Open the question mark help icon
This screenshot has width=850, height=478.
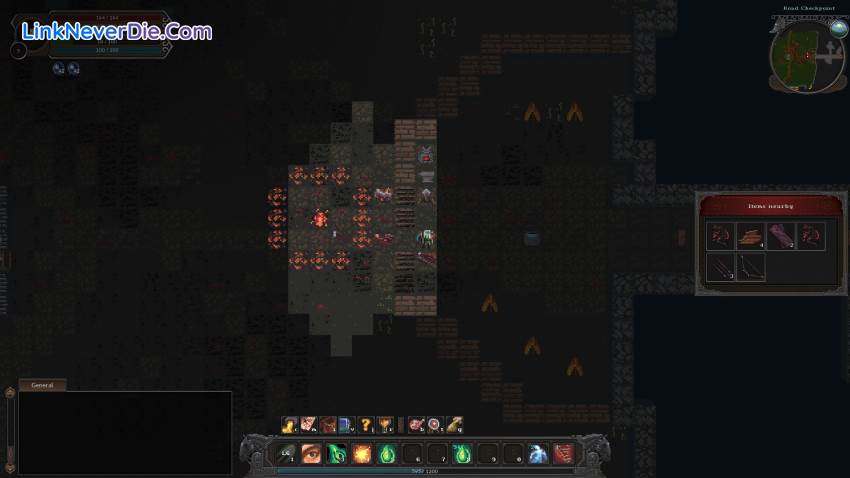click(365, 424)
